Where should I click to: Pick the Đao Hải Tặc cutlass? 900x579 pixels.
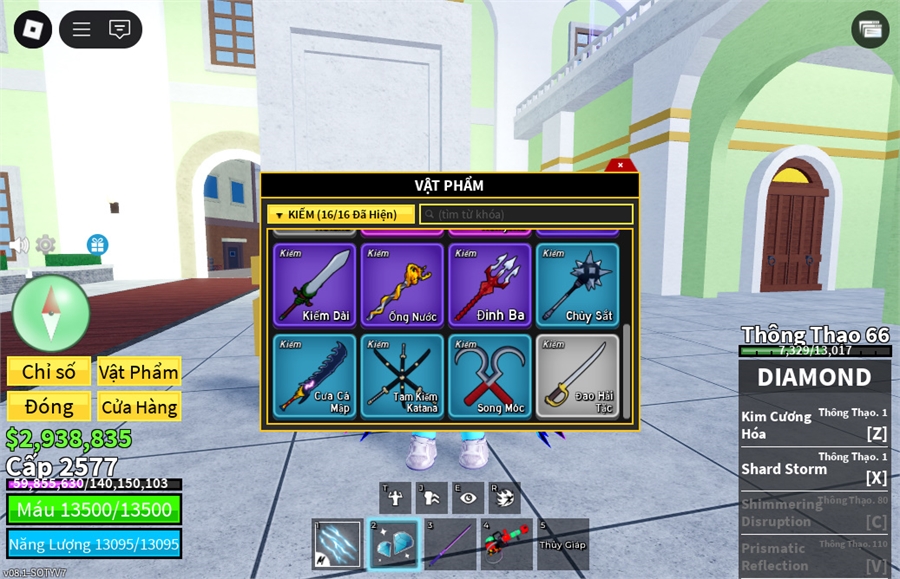(x=577, y=375)
